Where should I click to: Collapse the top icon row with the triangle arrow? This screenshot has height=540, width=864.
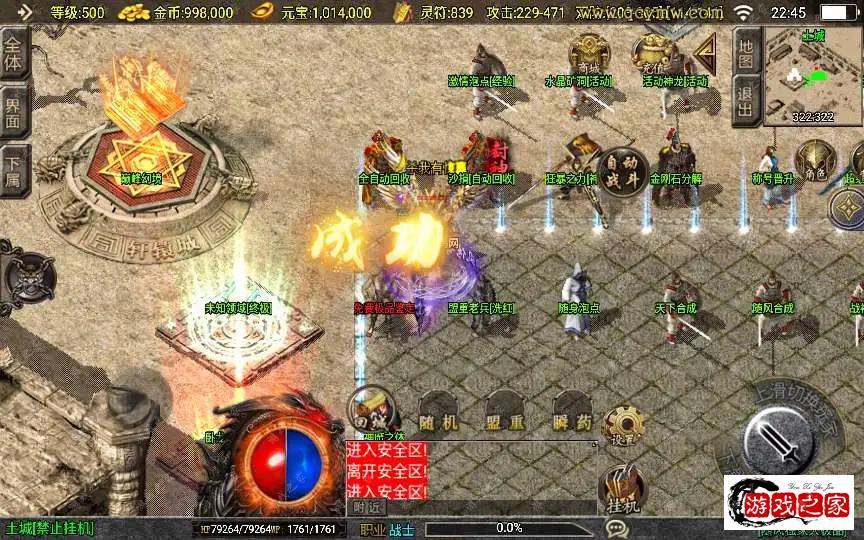pos(706,53)
